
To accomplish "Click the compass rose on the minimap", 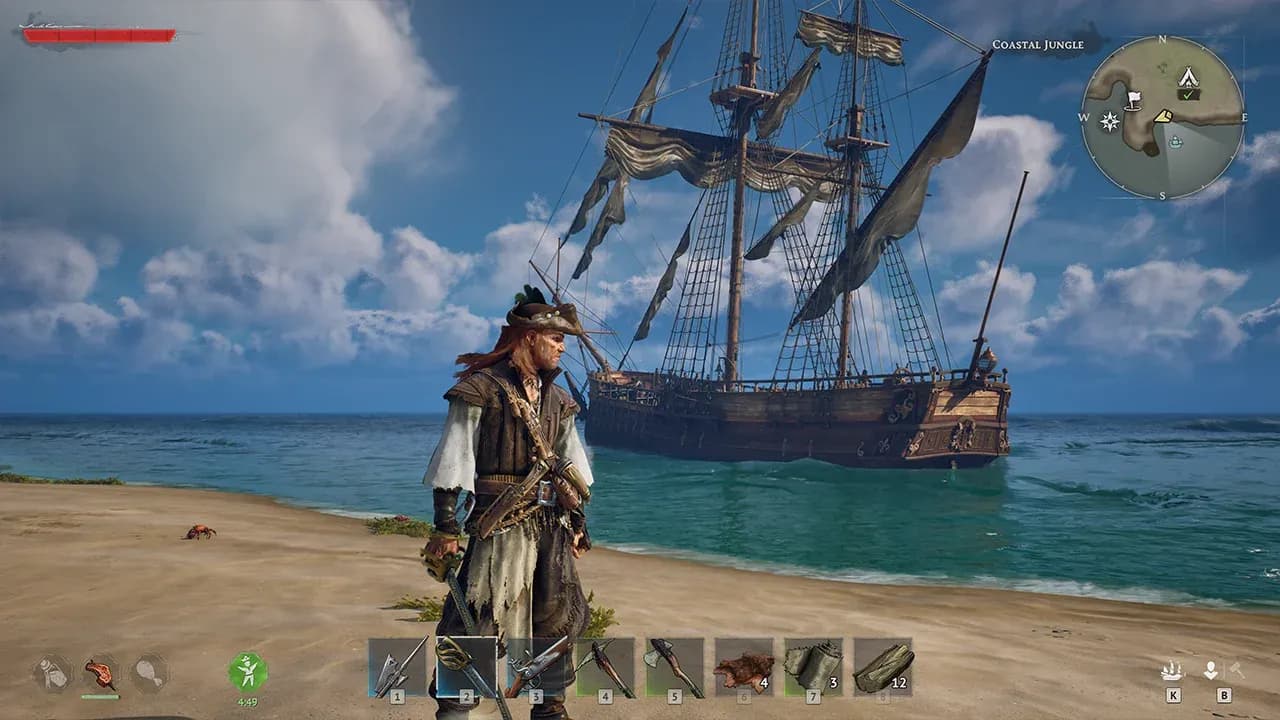I will point(1109,121).
